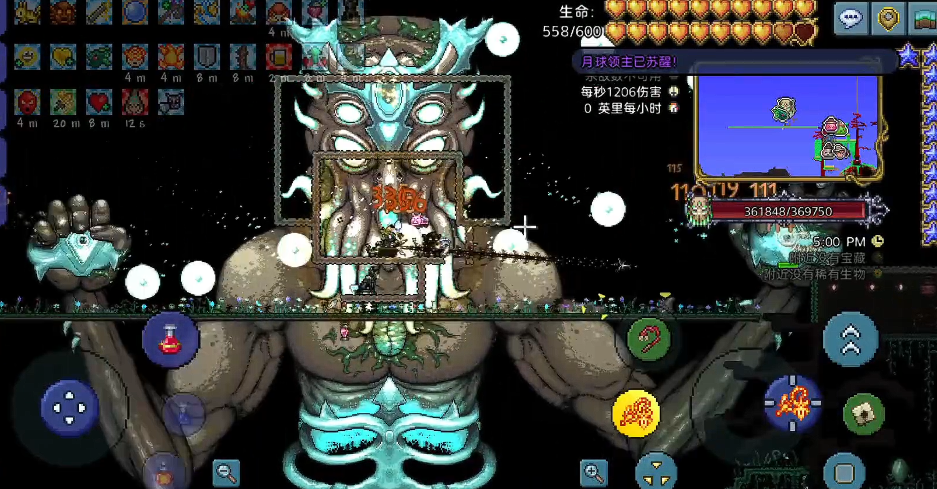937x489 pixels.
Task: Open the chat speech bubble button
Action: 851,18
